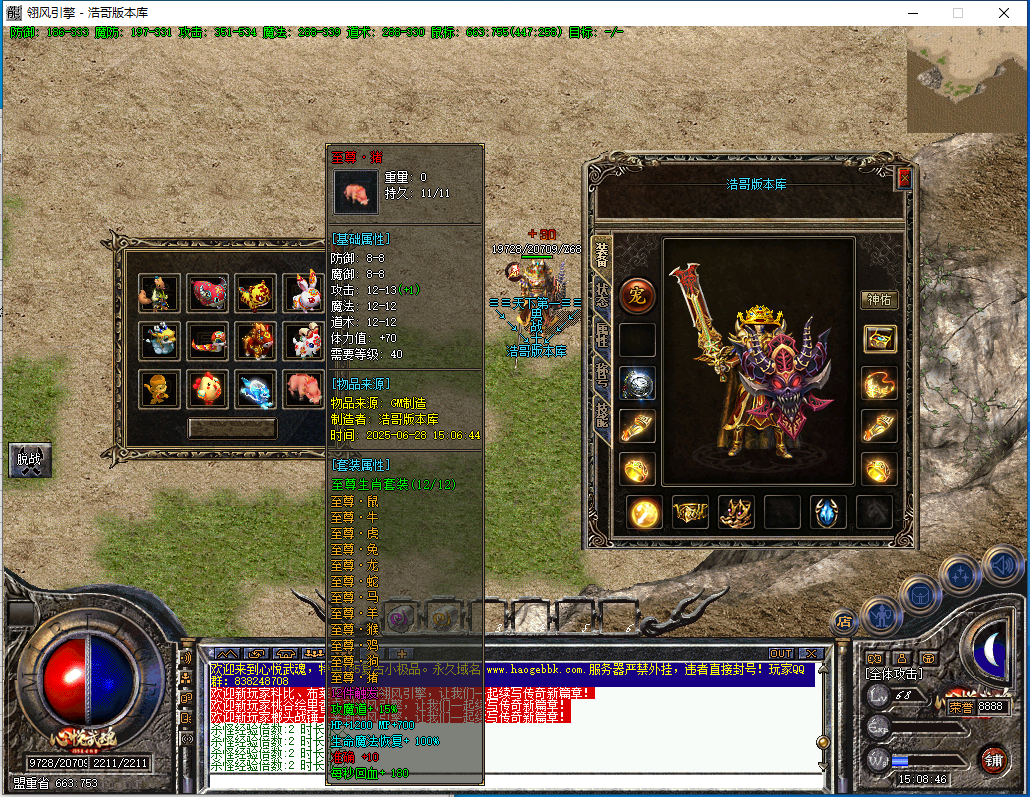Click the round 宠 pet button
The height and width of the screenshot is (797, 1030).
(x=637, y=295)
